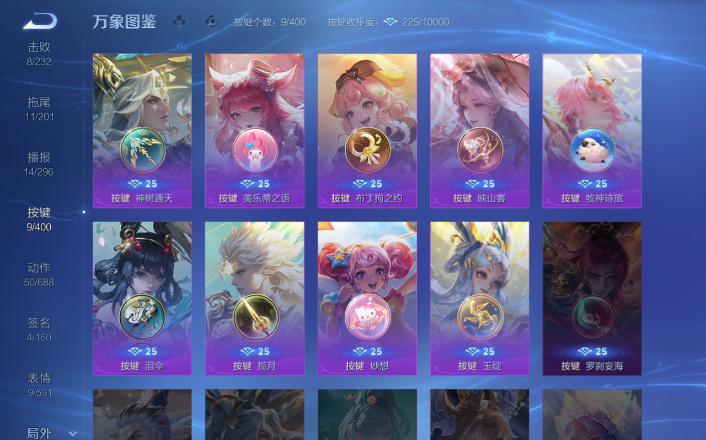
Task: Show the 表情 category tab
Action: click(39, 384)
